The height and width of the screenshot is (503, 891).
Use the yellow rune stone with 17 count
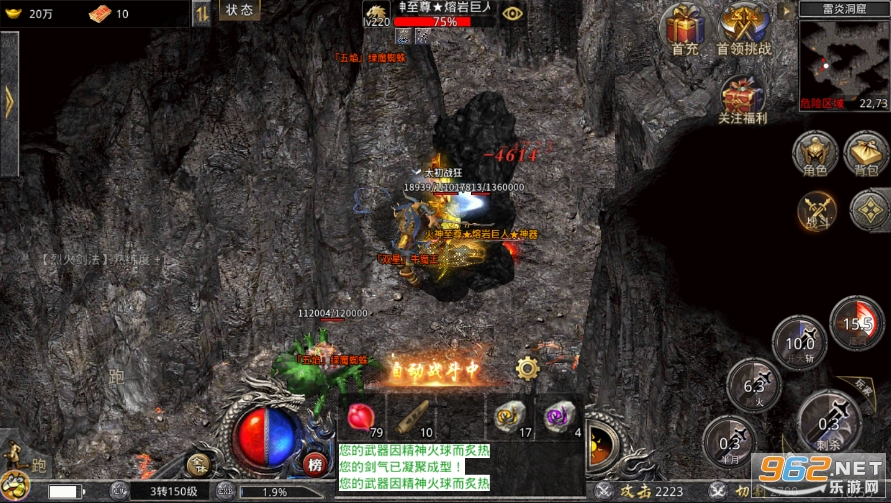[511, 416]
